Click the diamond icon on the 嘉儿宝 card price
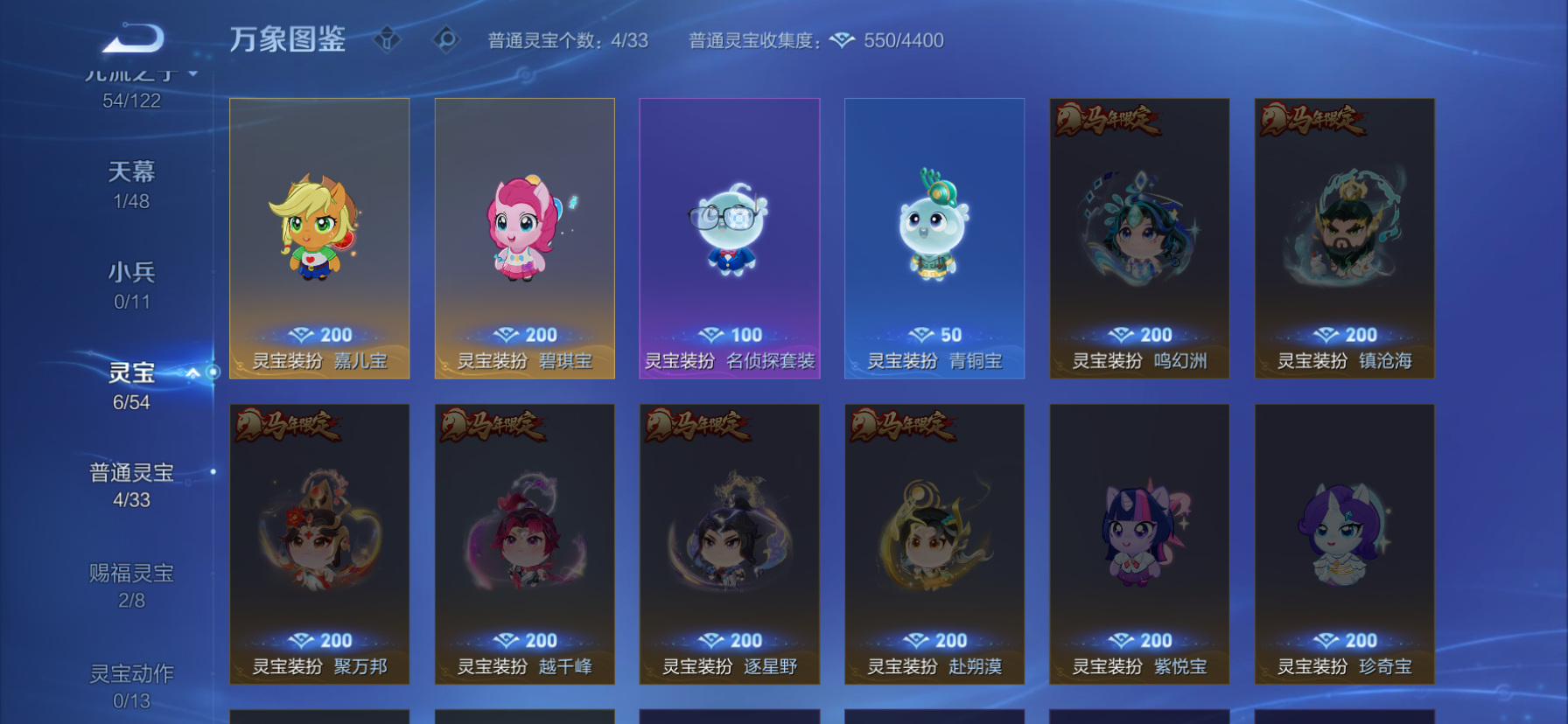 [302, 333]
